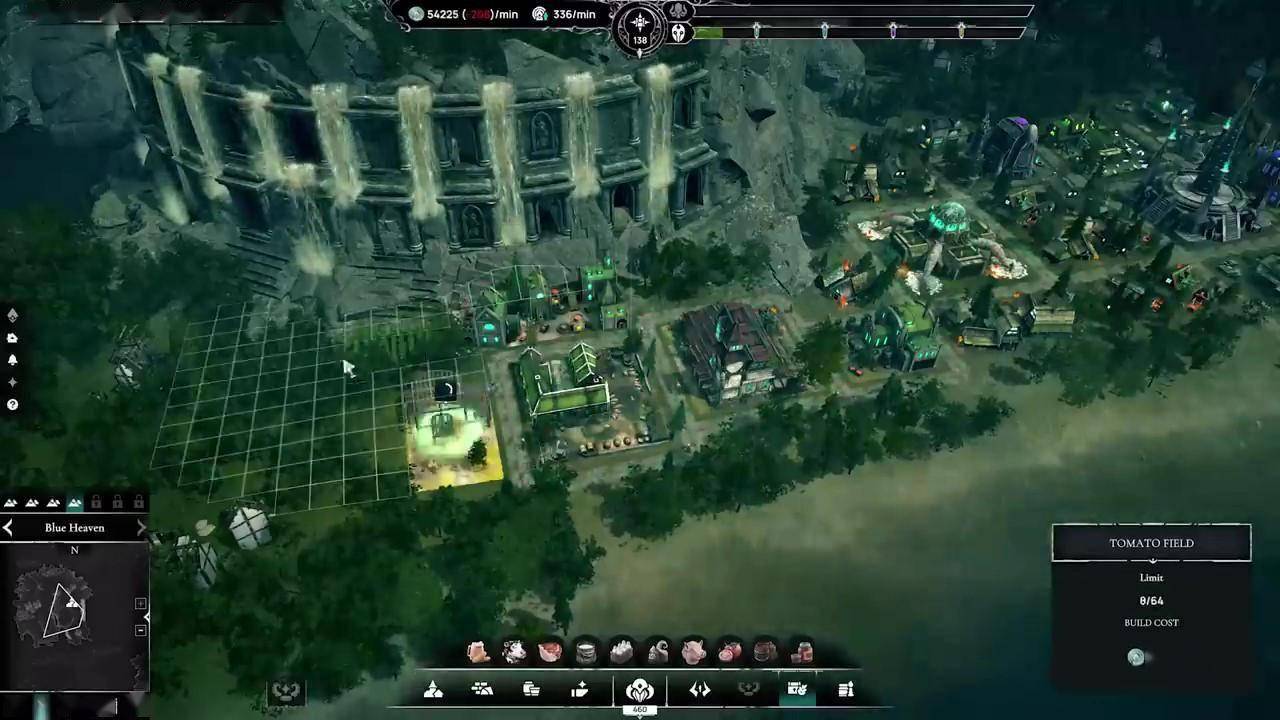Open the help question mark icon
The image size is (1280, 720).
click(12, 405)
